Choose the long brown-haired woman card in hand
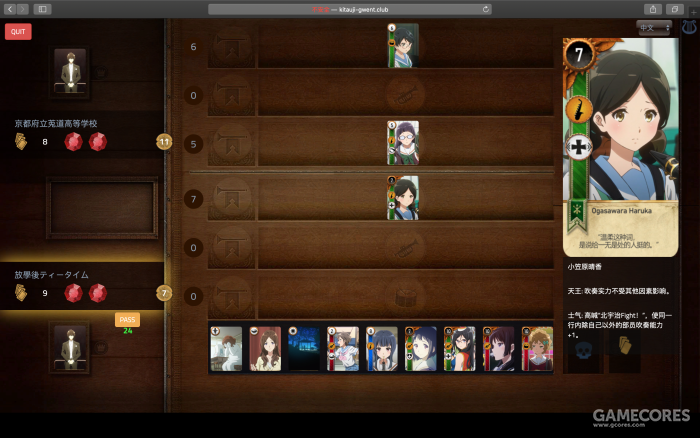 [265, 349]
